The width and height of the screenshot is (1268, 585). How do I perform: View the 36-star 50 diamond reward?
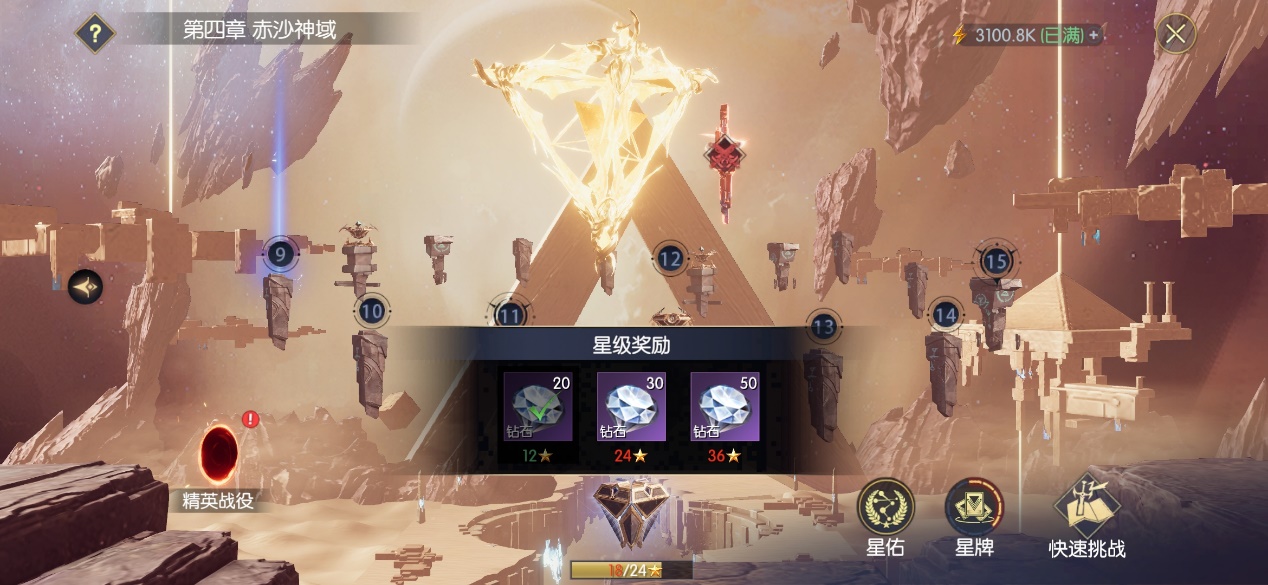tap(725, 406)
